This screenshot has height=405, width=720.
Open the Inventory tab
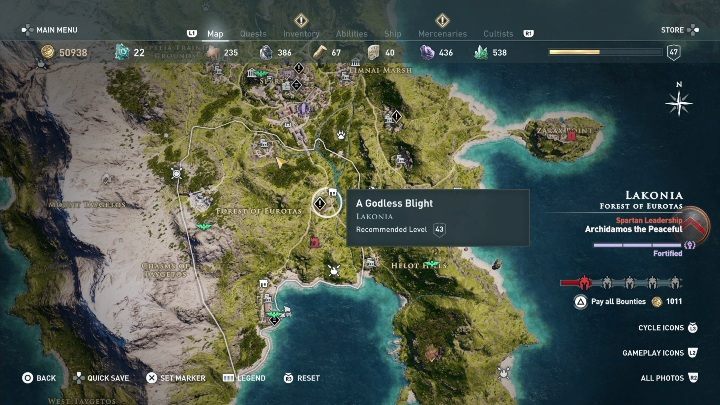pyautogui.click(x=301, y=34)
